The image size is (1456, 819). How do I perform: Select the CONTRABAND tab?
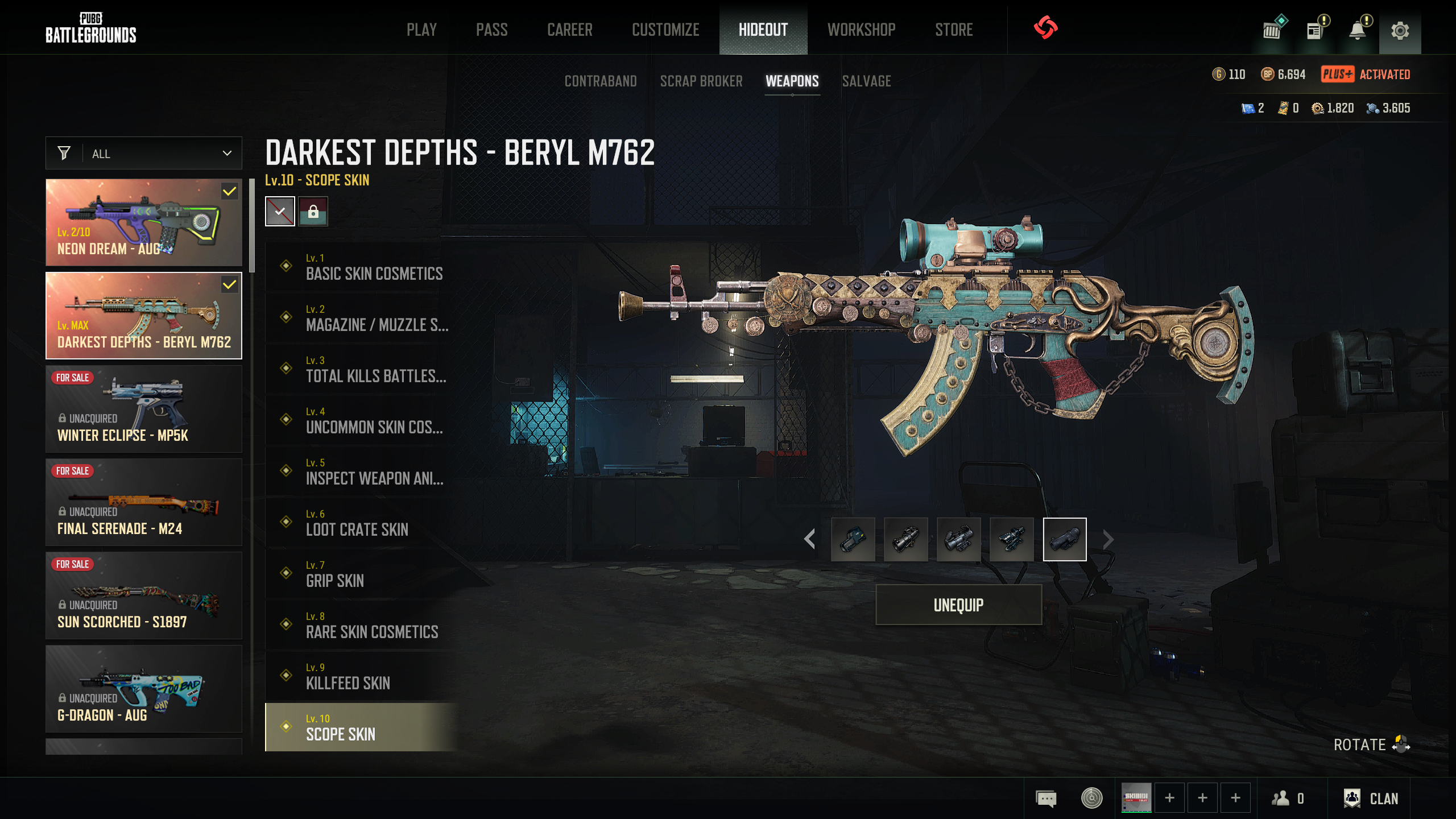coord(601,81)
